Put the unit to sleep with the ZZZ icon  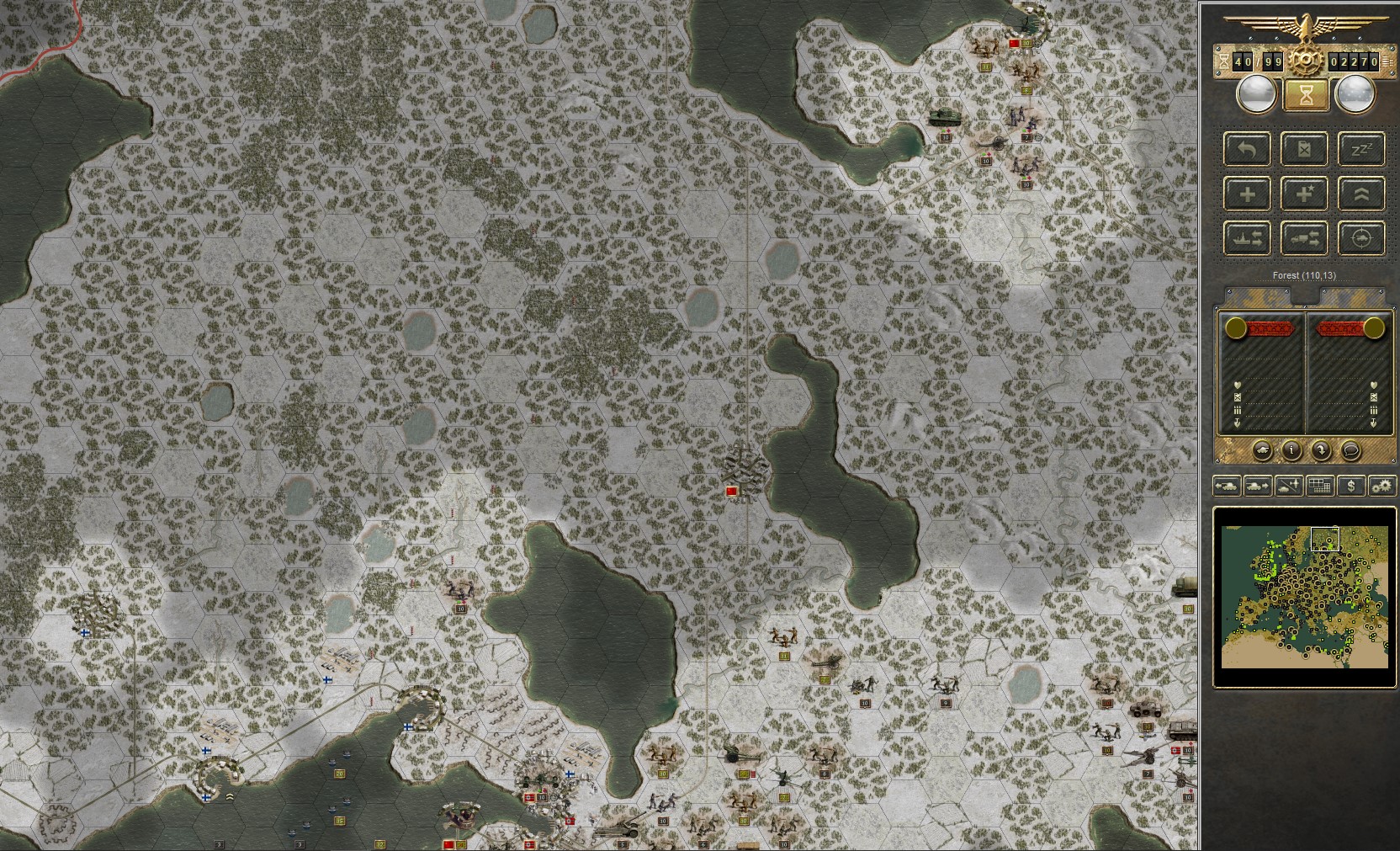point(1361,149)
